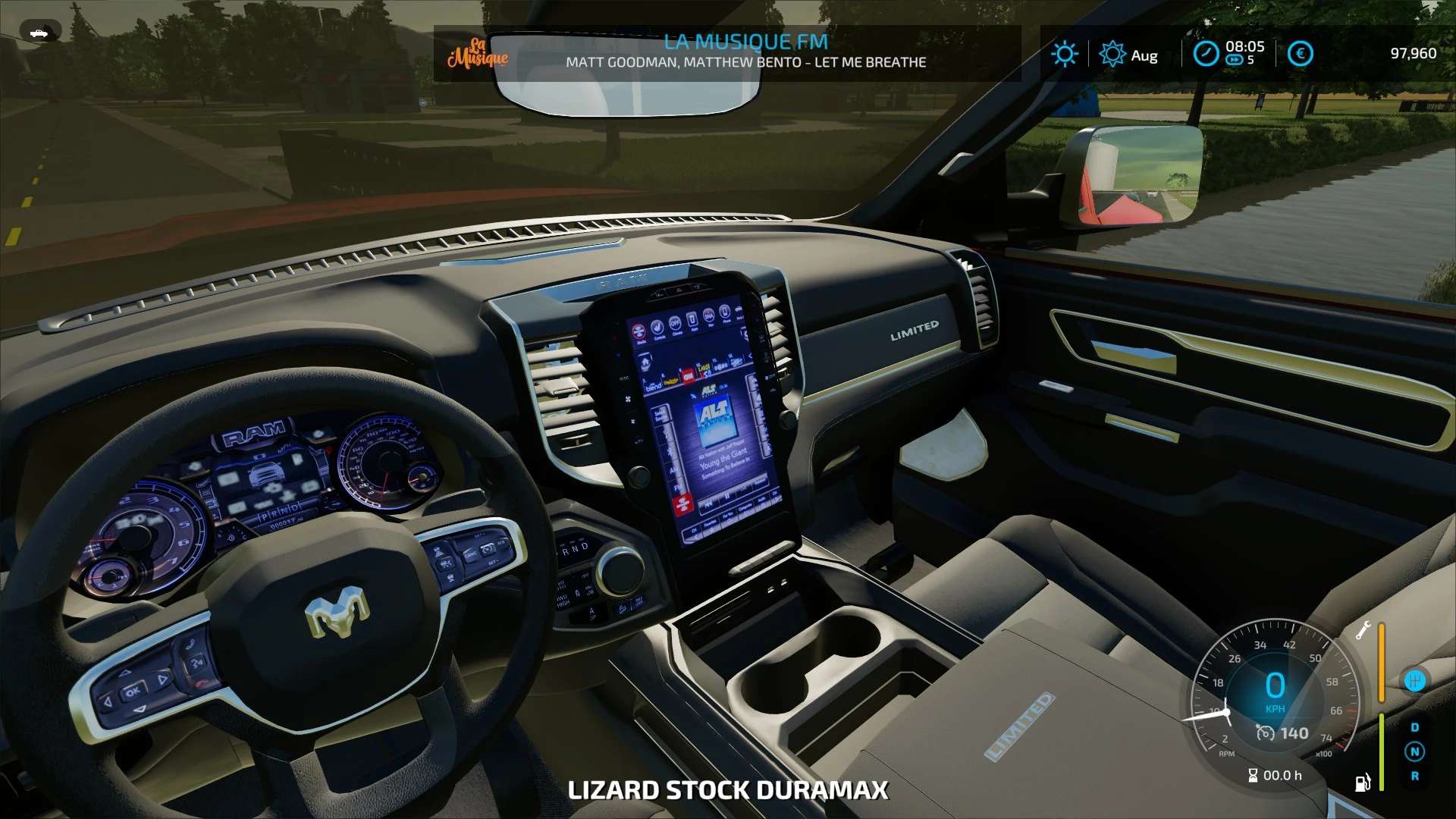1456x819 pixels.
Task: Select the fuel pump icon
Action: [1363, 782]
